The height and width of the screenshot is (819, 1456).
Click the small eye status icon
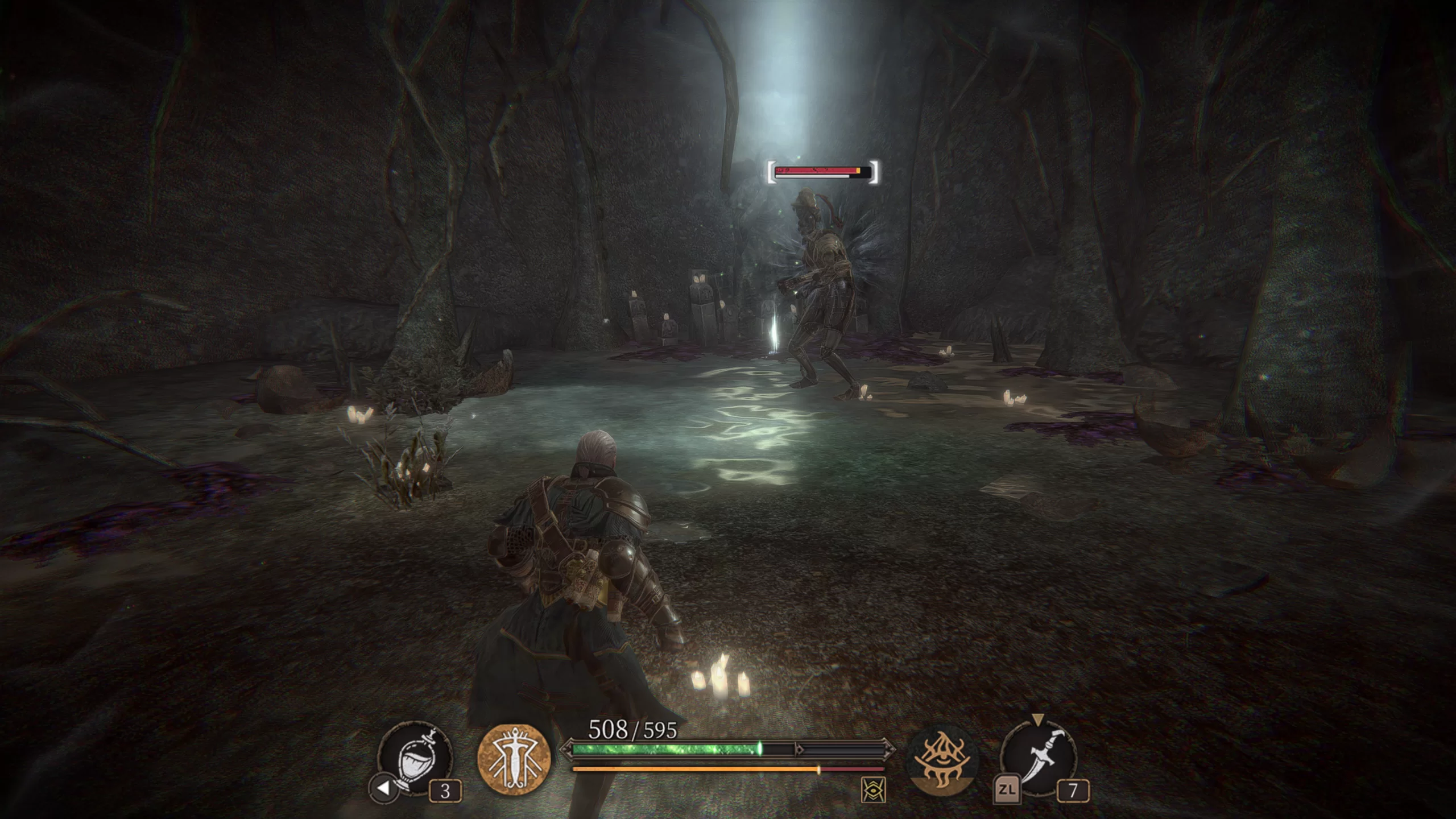[873, 790]
